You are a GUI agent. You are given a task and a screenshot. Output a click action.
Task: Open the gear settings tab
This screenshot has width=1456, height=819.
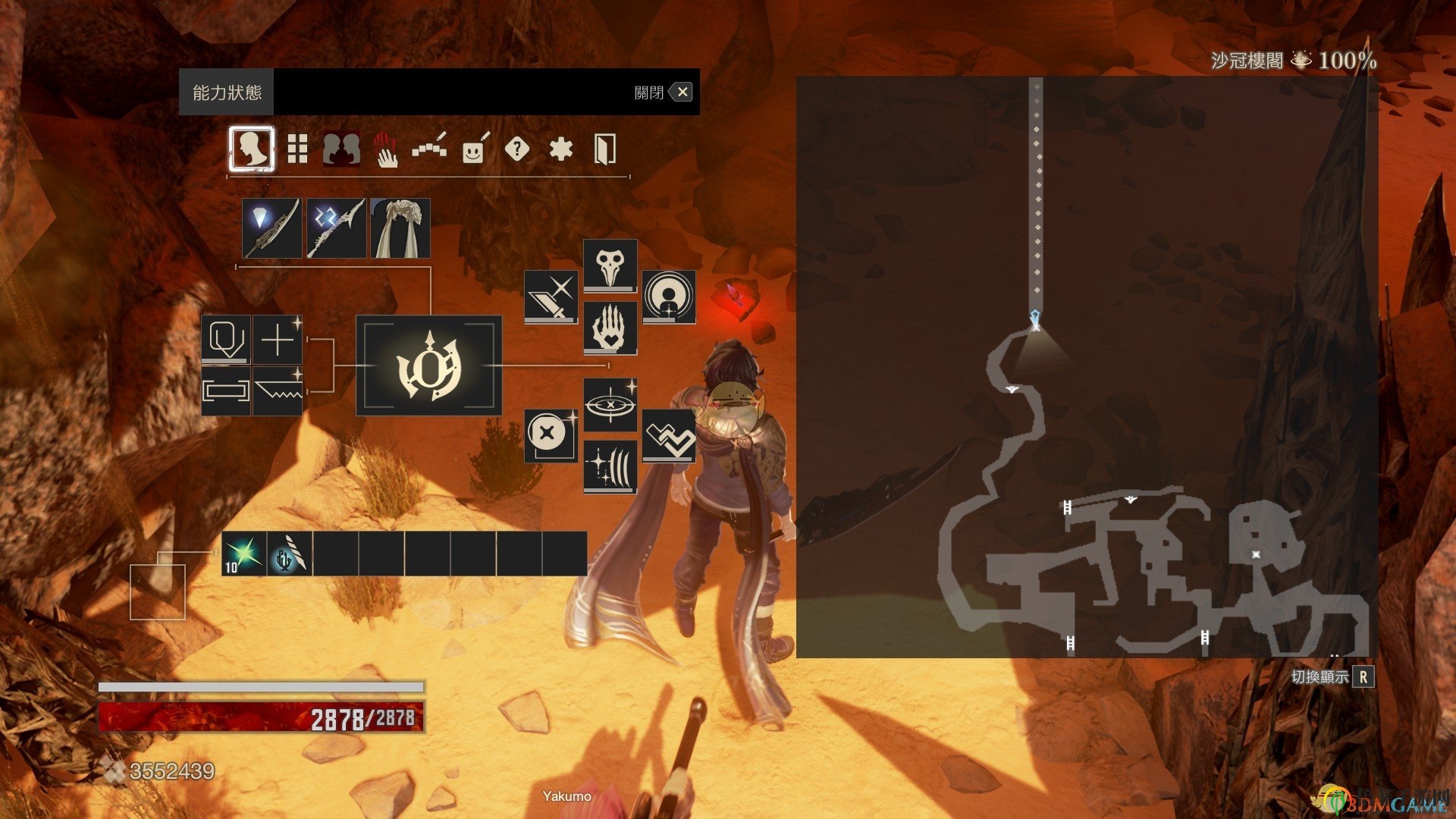pyautogui.click(x=560, y=149)
